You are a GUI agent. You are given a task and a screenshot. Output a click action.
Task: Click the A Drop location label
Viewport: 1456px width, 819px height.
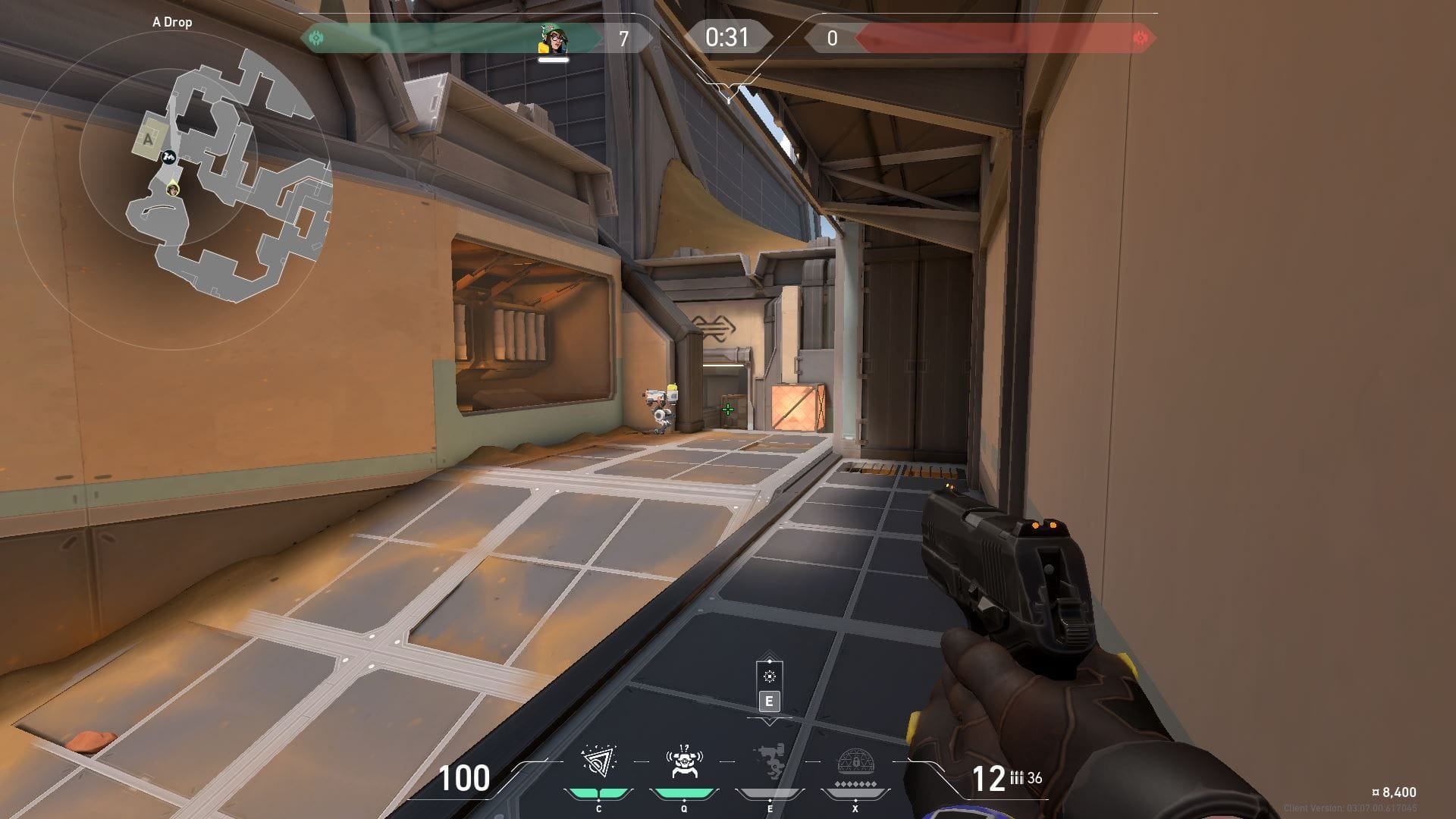[173, 22]
